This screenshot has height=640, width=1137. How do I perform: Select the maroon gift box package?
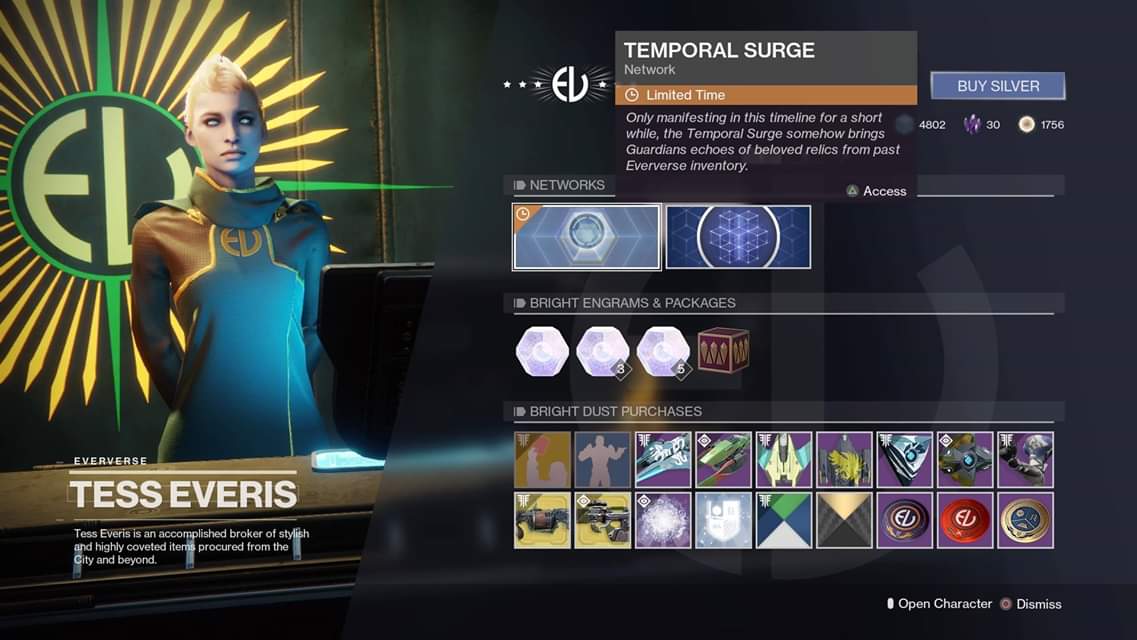(723, 351)
